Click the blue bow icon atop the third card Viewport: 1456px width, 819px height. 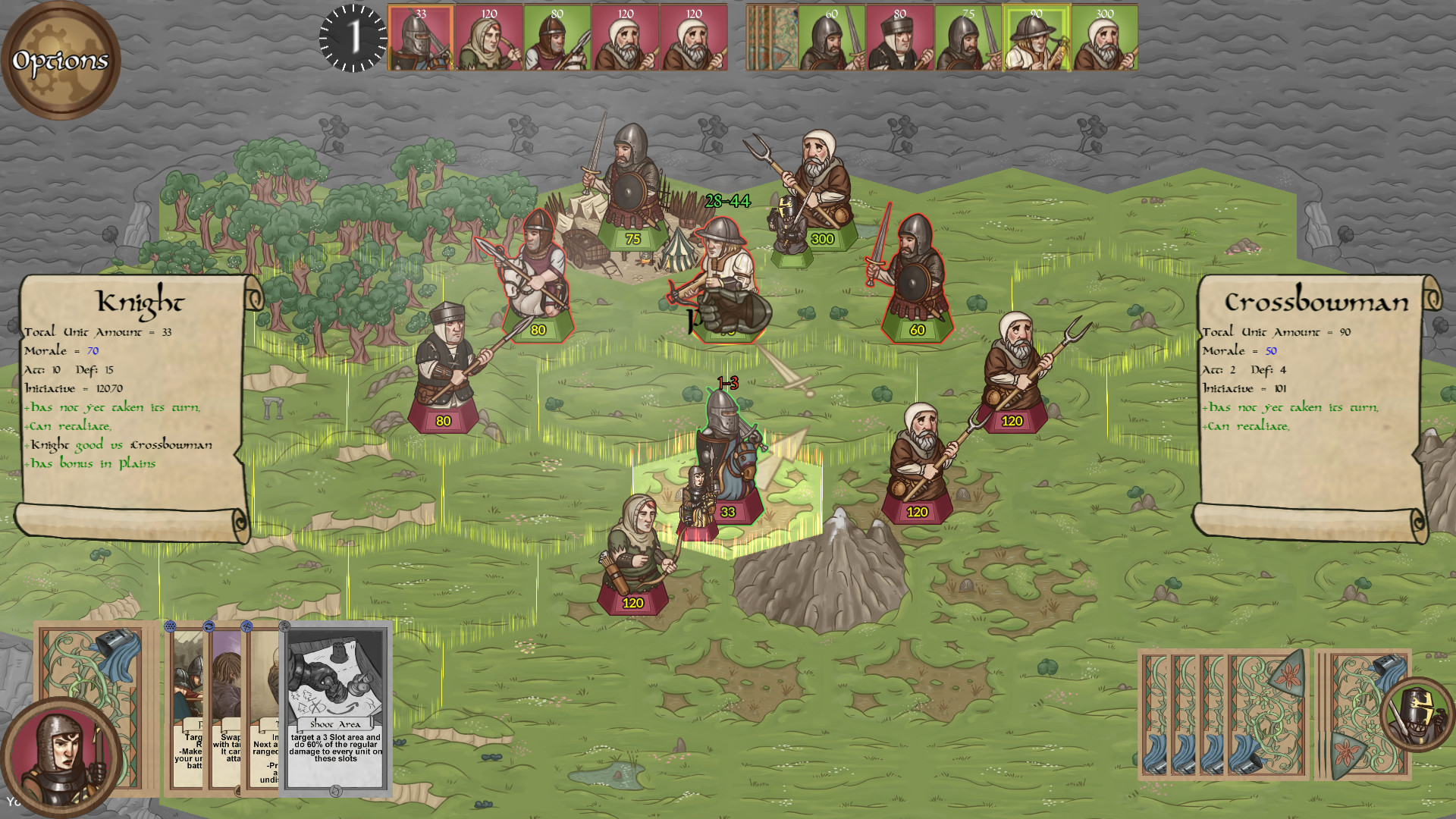point(247,628)
